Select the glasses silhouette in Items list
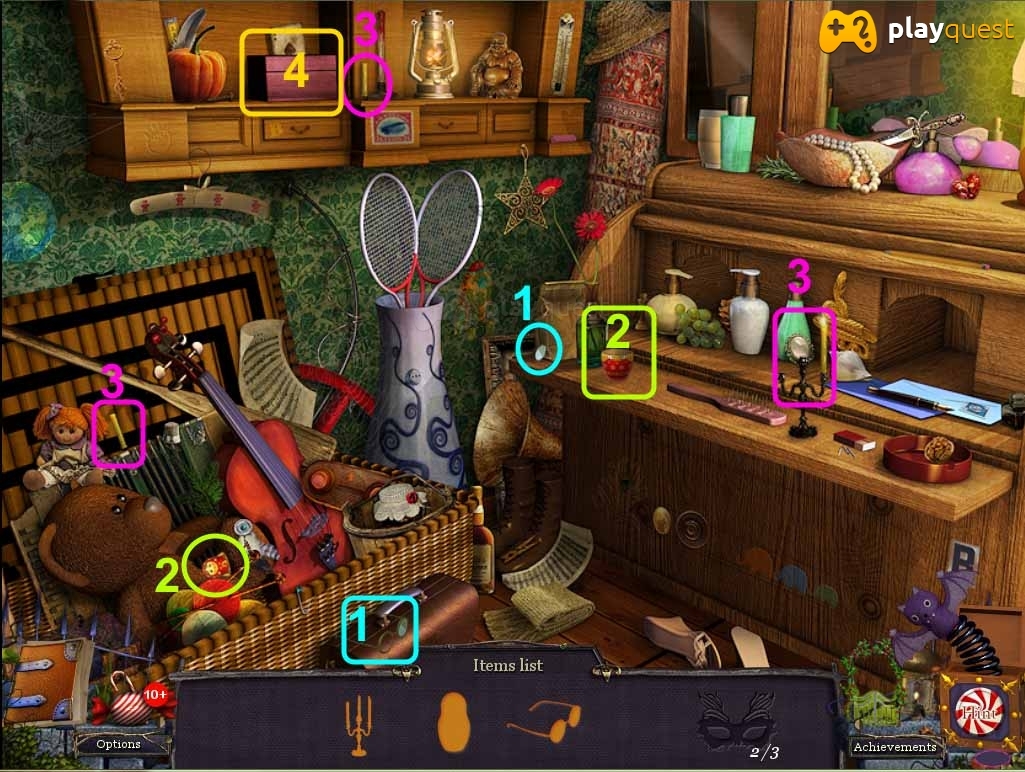Viewport: 1025px width, 772px height. point(543,720)
